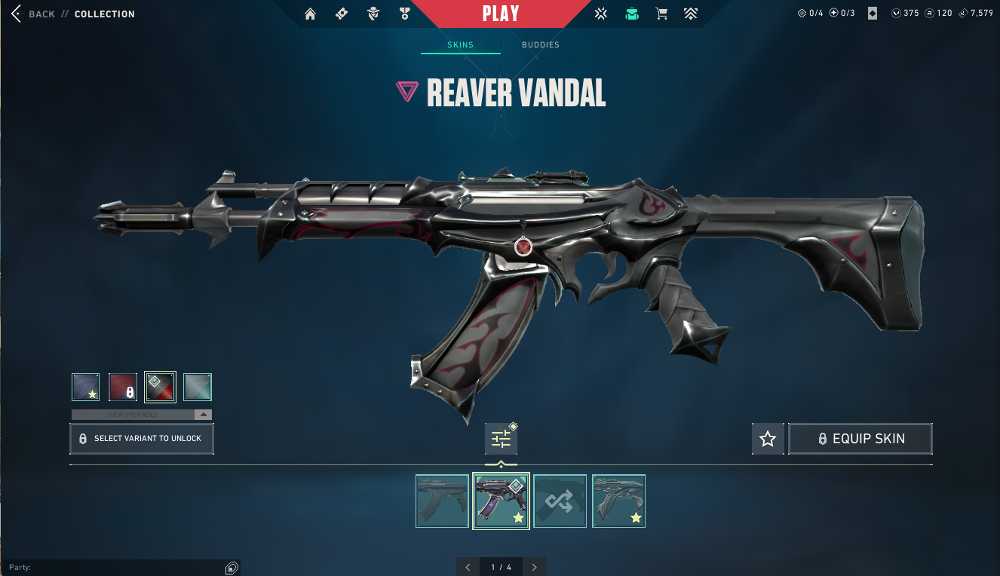Screen dimensions: 1000x576
Task: Open the home icon in the top bar
Action: coord(310,14)
